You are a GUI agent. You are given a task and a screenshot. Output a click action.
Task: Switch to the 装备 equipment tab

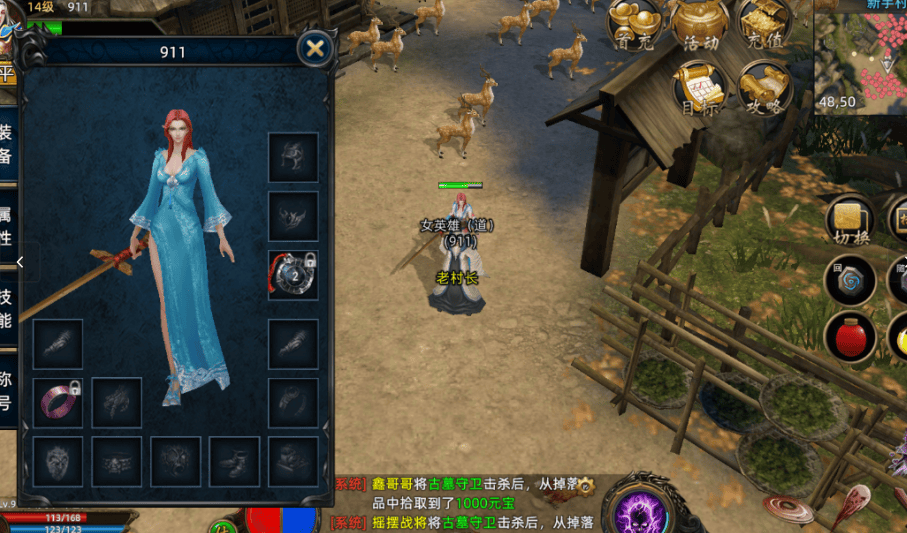point(6,146)
